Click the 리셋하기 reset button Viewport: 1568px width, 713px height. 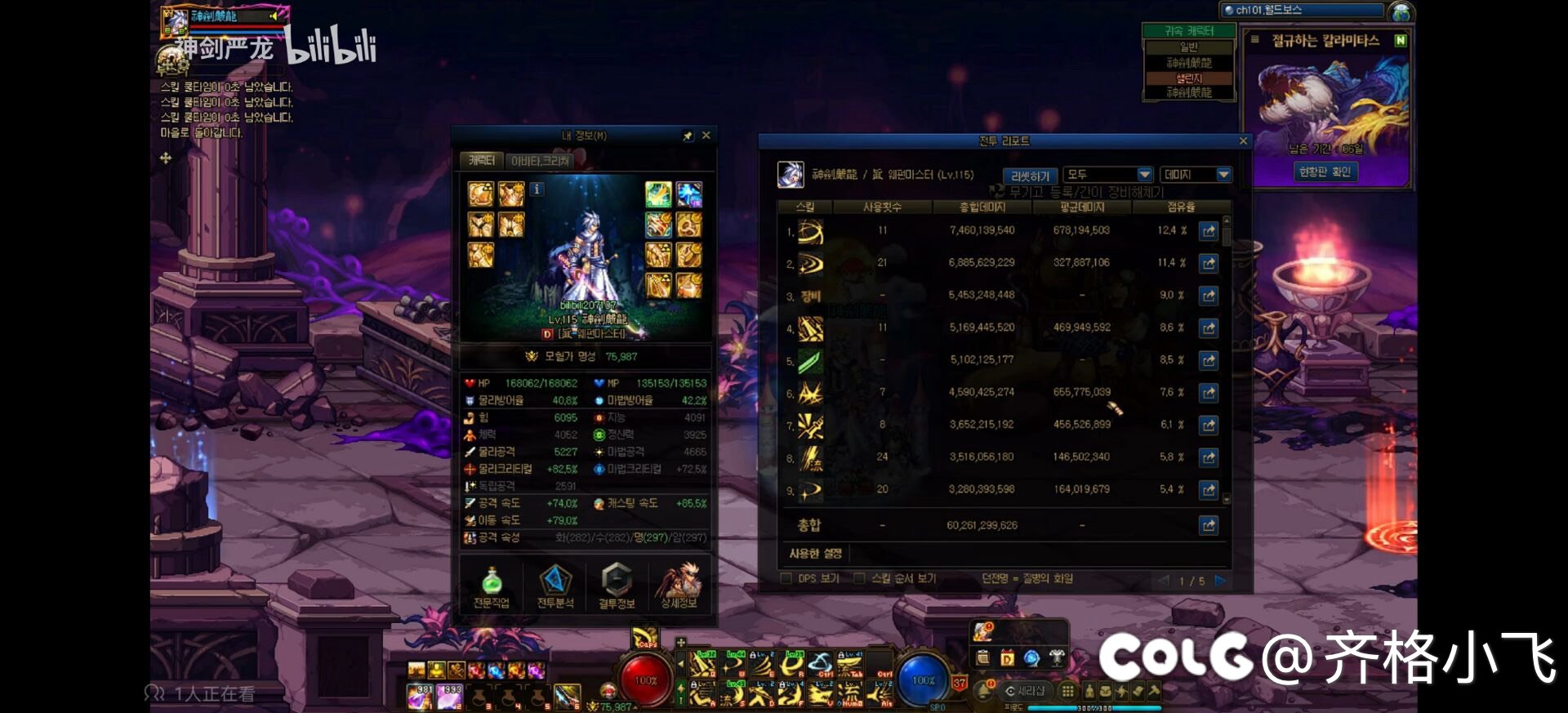(x=1030, y=176)
